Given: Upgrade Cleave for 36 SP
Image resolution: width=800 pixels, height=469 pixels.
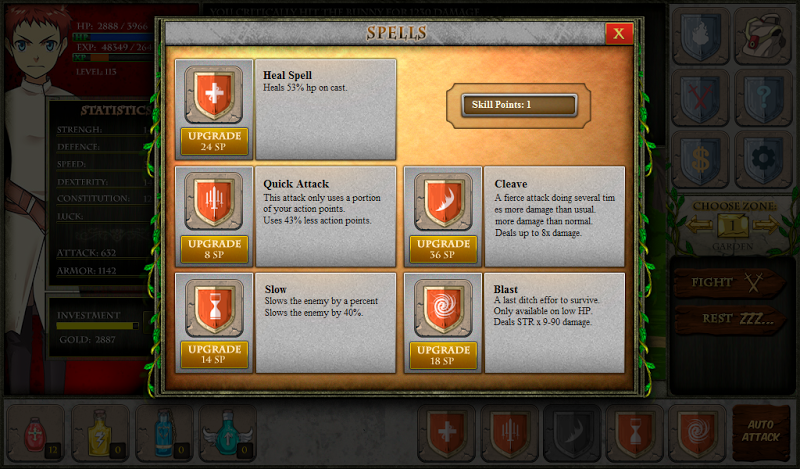Looking at the screenshot, I should pos(443,249).
